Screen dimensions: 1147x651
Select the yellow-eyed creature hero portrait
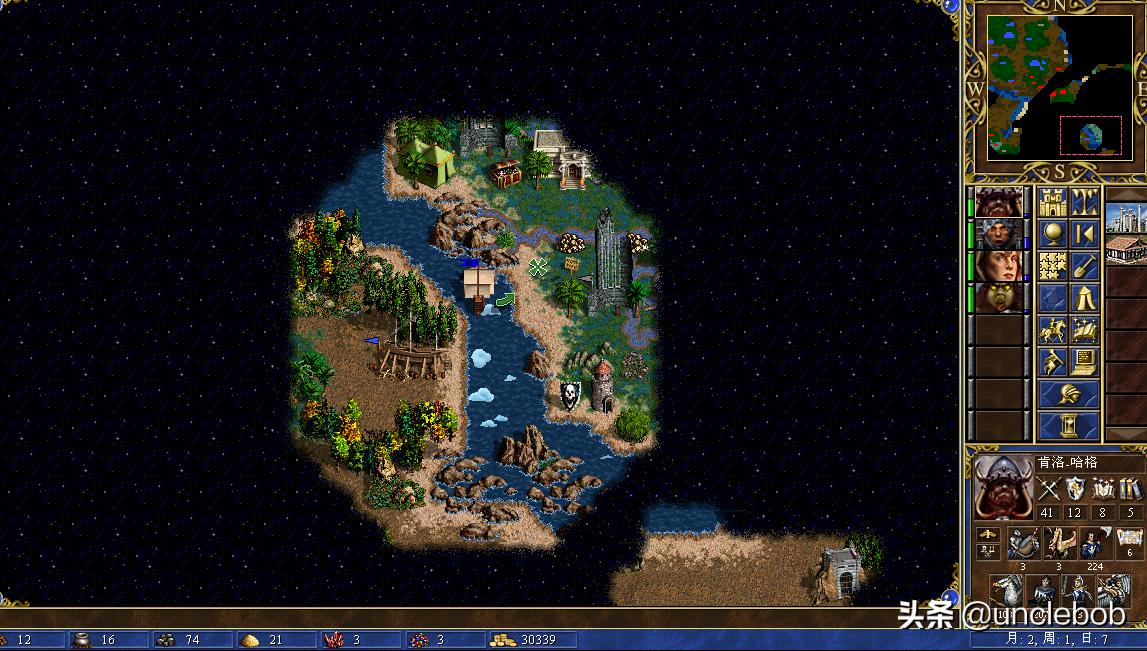coord(999,298)
